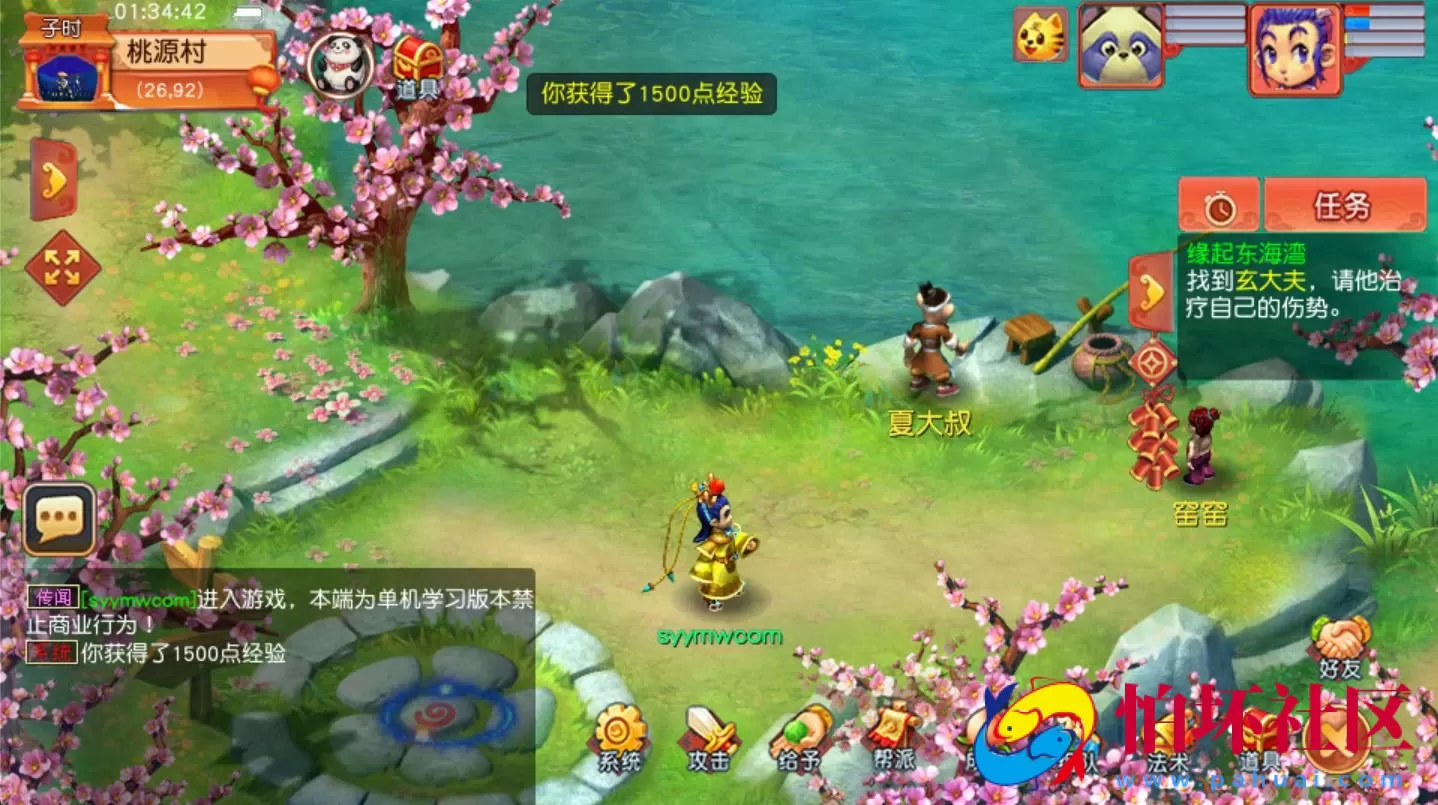Screen dimensions: 1438x805
Task: Open the 系统 system settings menu
Action: (620, 737)
